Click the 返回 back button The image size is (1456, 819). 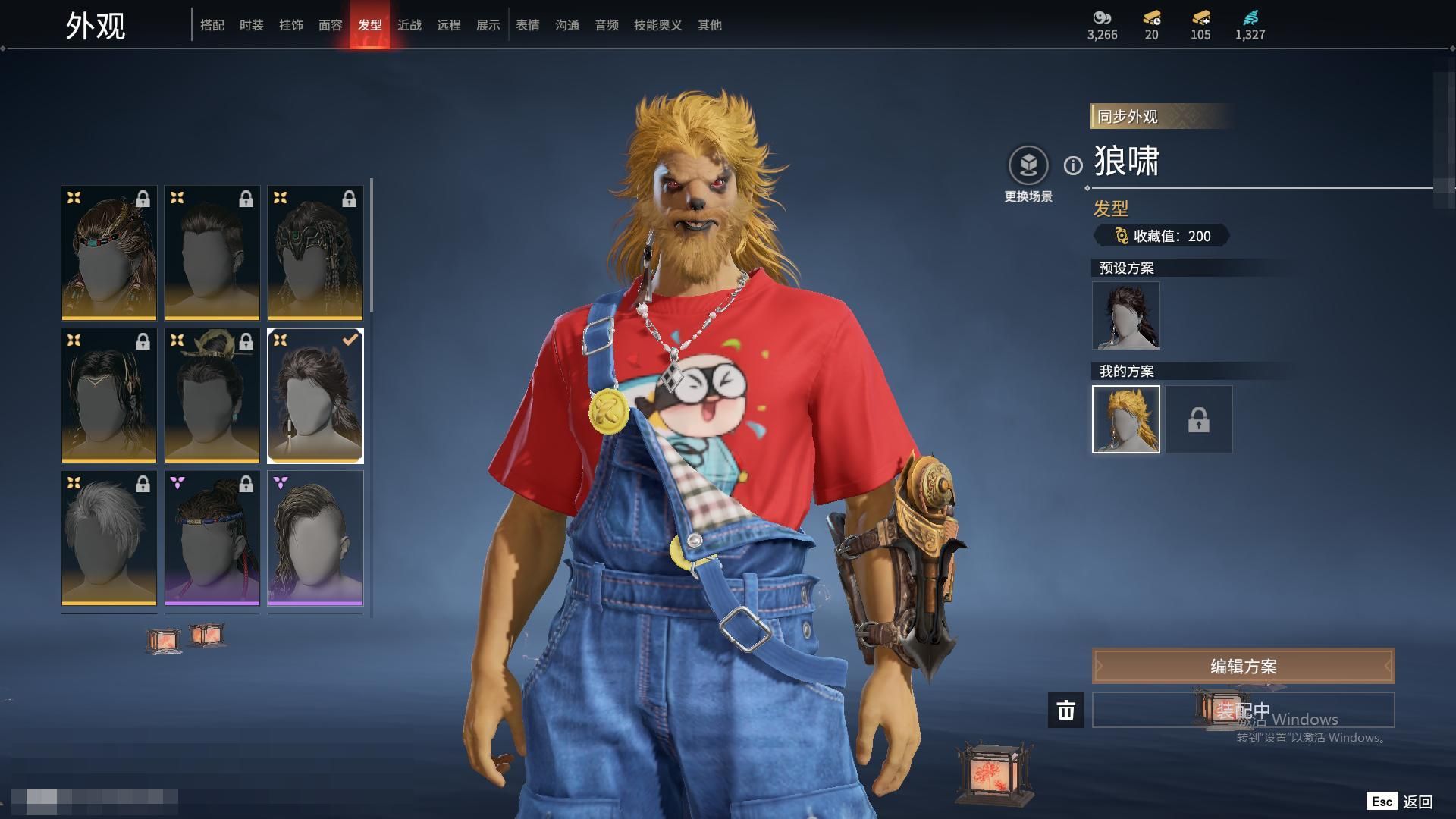1417,802
